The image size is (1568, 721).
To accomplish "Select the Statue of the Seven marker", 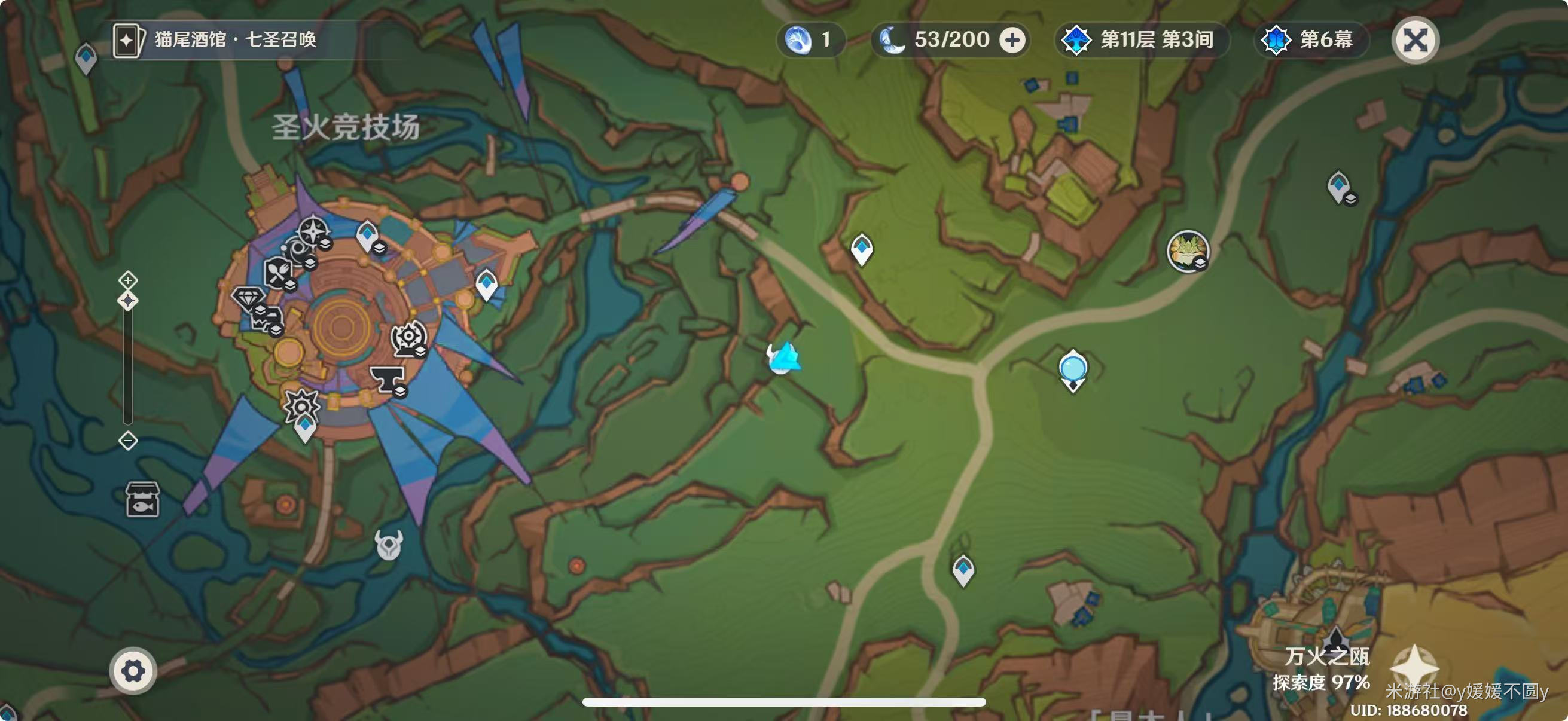I will [x=1072, y=369].
